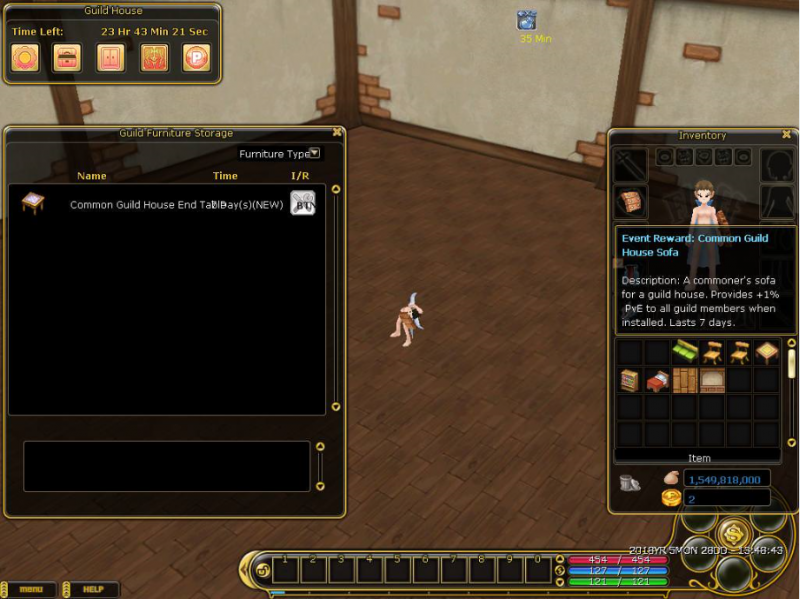Pick the bookshelf item in the inventory

point(629,380)
